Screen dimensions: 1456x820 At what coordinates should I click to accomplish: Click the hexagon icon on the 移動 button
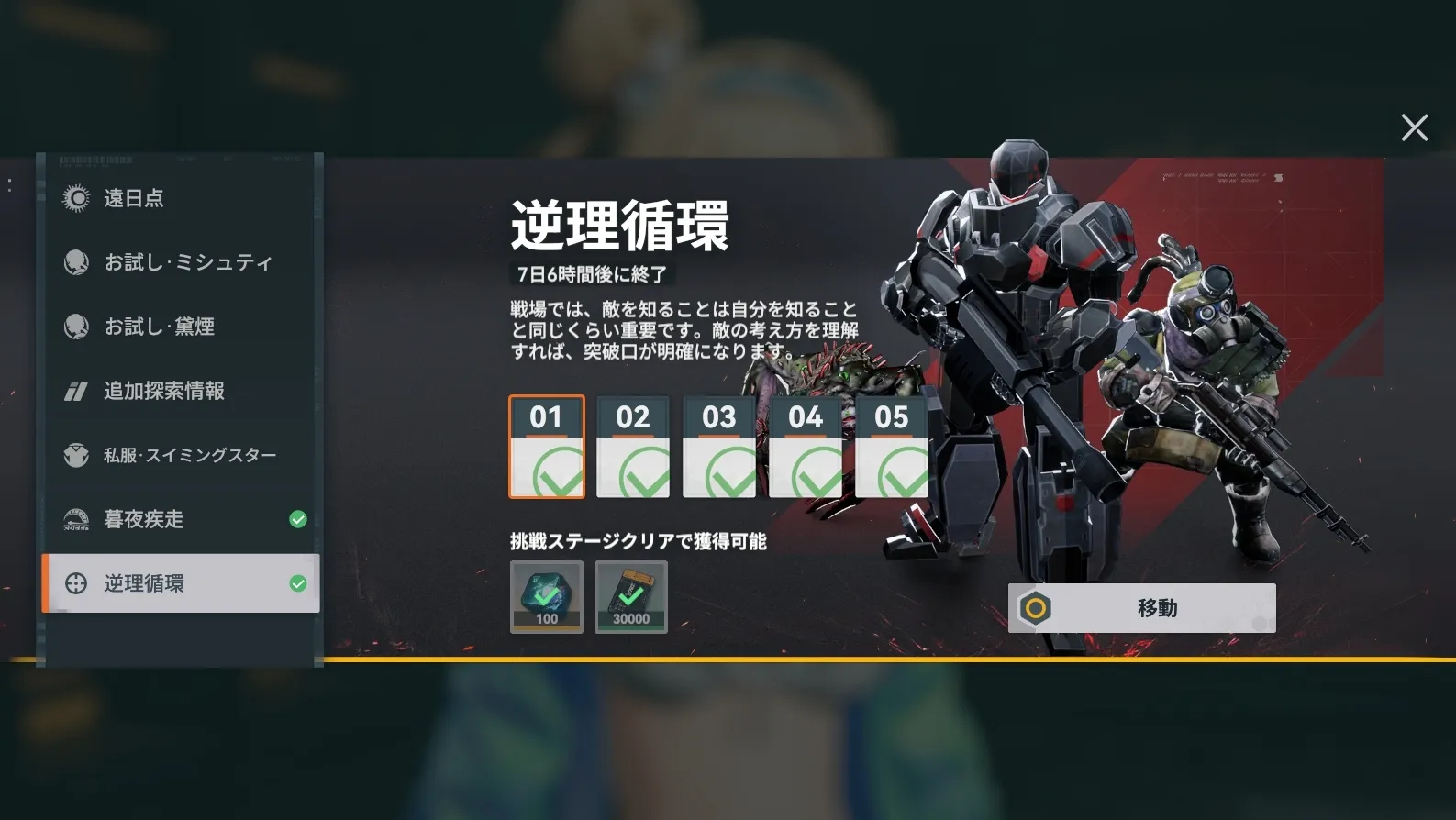tap(1035, 607)
